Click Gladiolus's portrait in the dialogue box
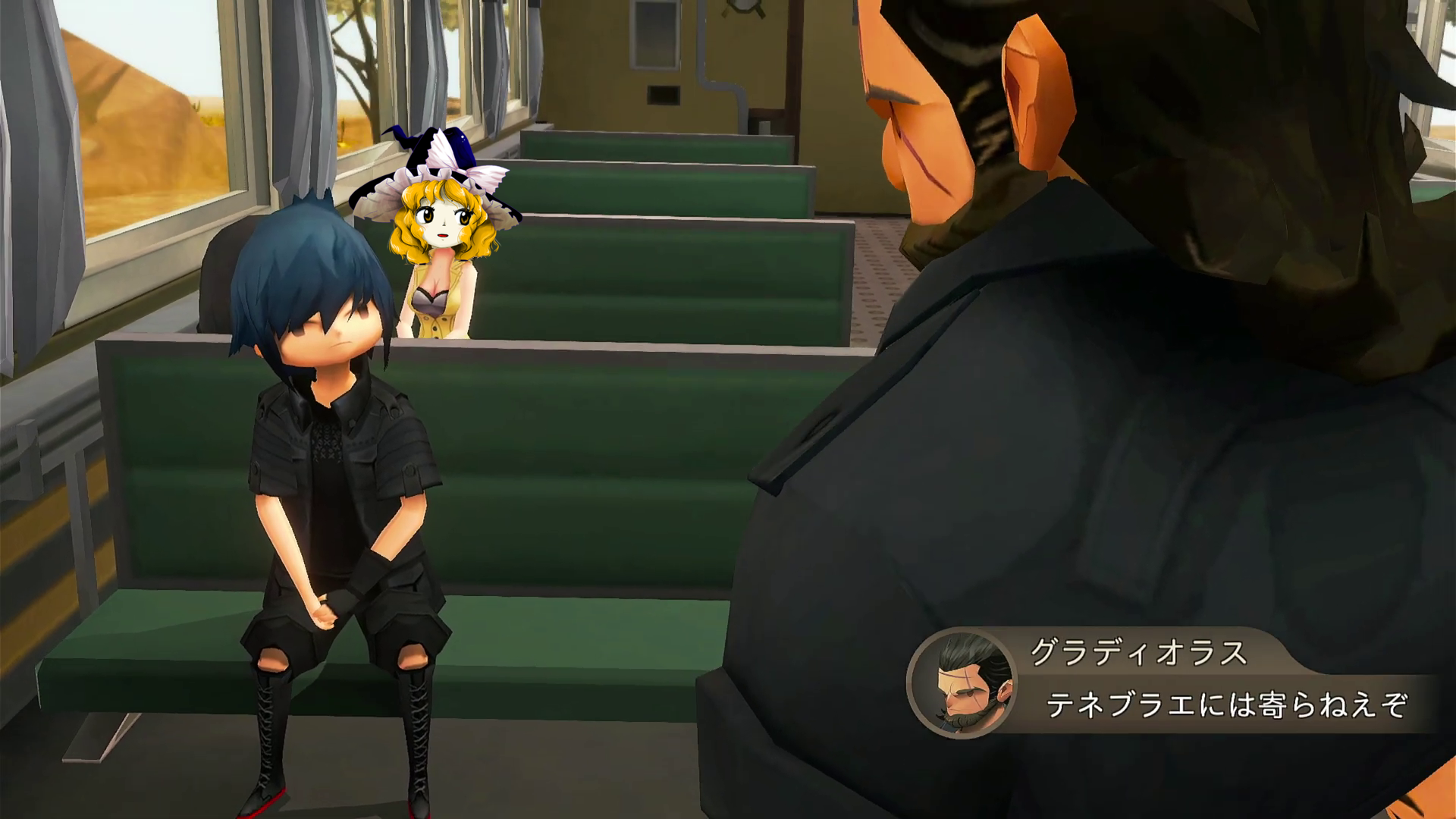Image resolution: width=1456 pixels, height=819 pixels. (963, 683)
